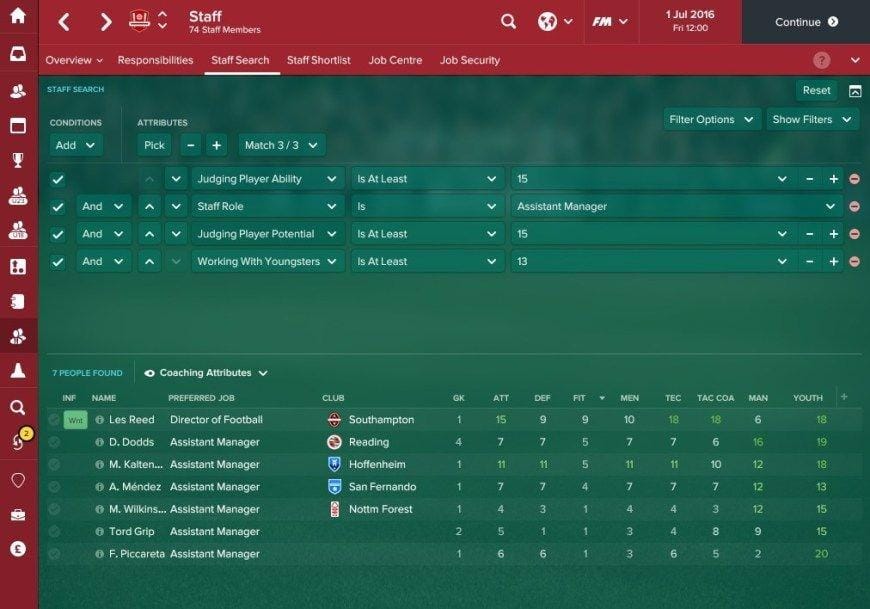
Task: Select Les Reed in the results list
Action: [x=131, y=420]
